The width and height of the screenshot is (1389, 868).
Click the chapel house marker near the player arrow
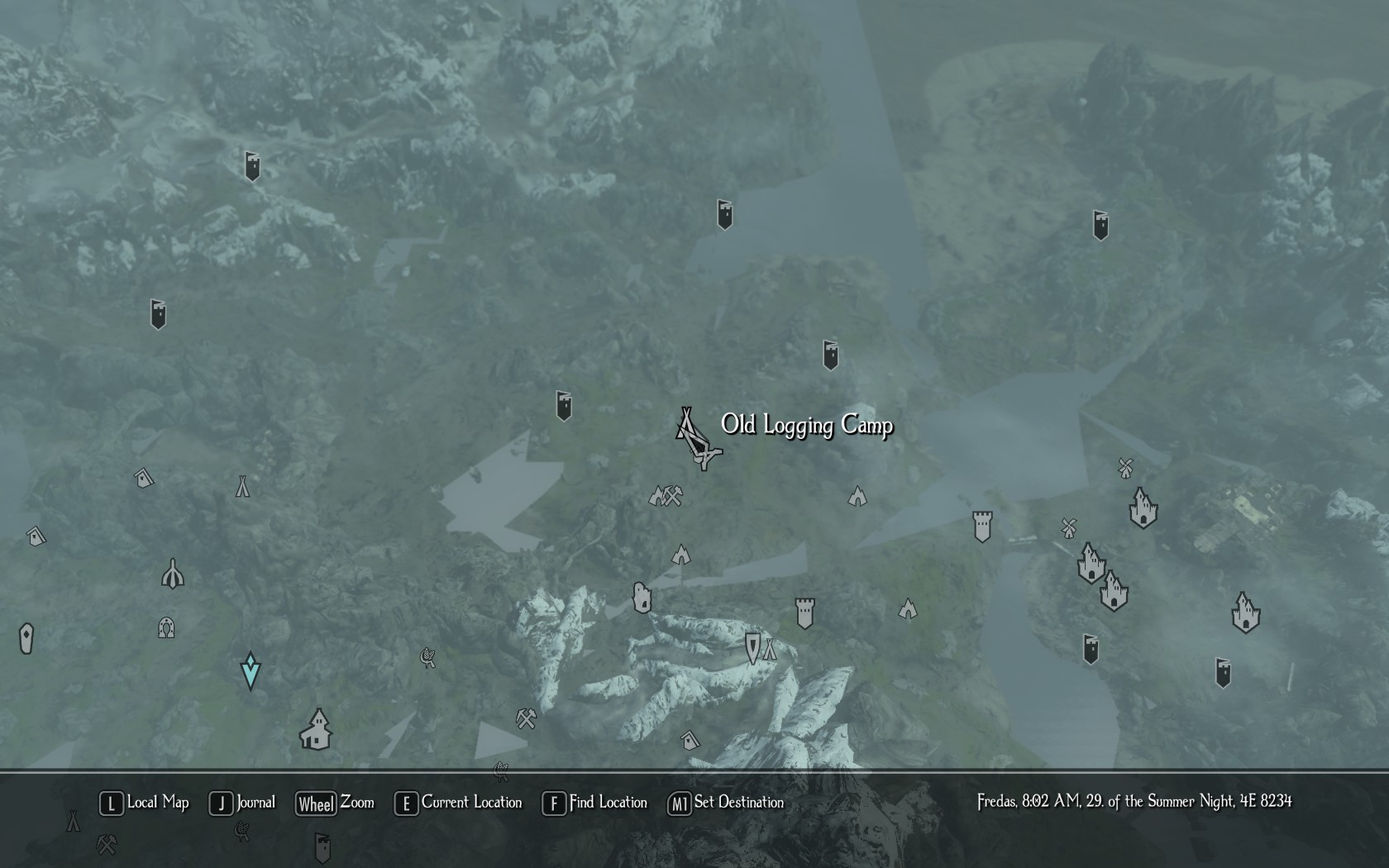(316, 730)
